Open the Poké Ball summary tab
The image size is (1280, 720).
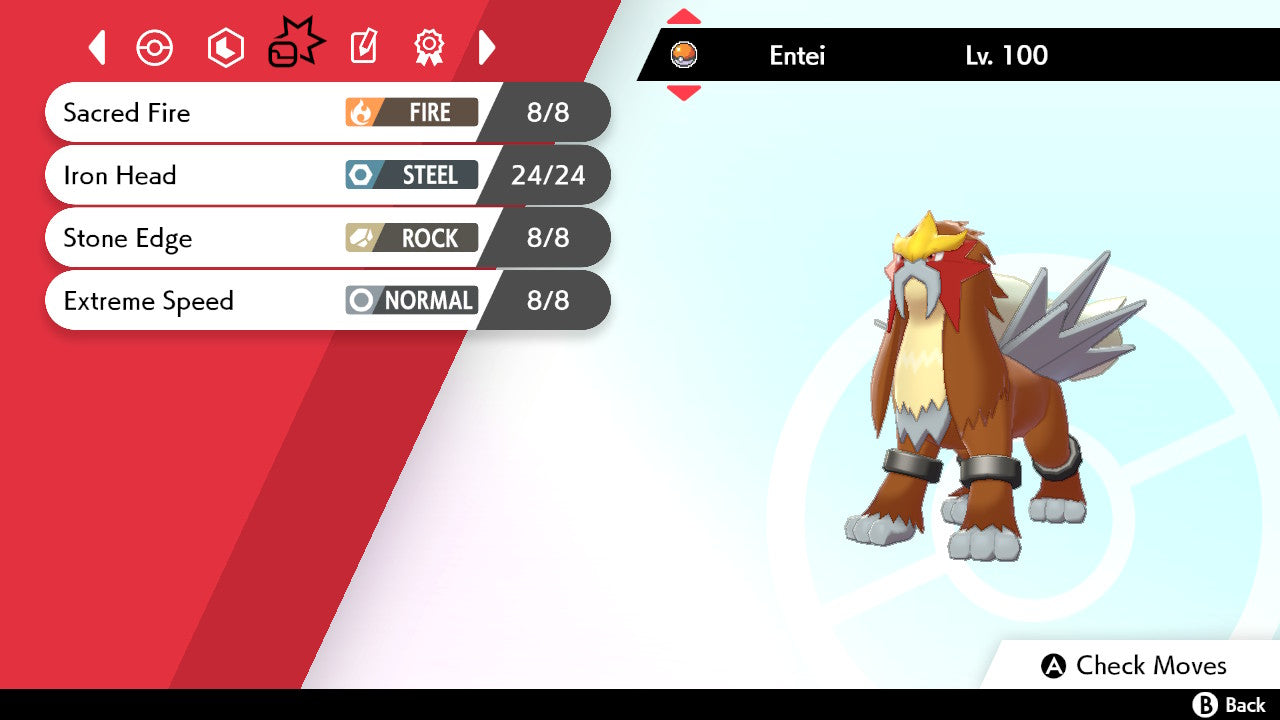tap(155, 47)
